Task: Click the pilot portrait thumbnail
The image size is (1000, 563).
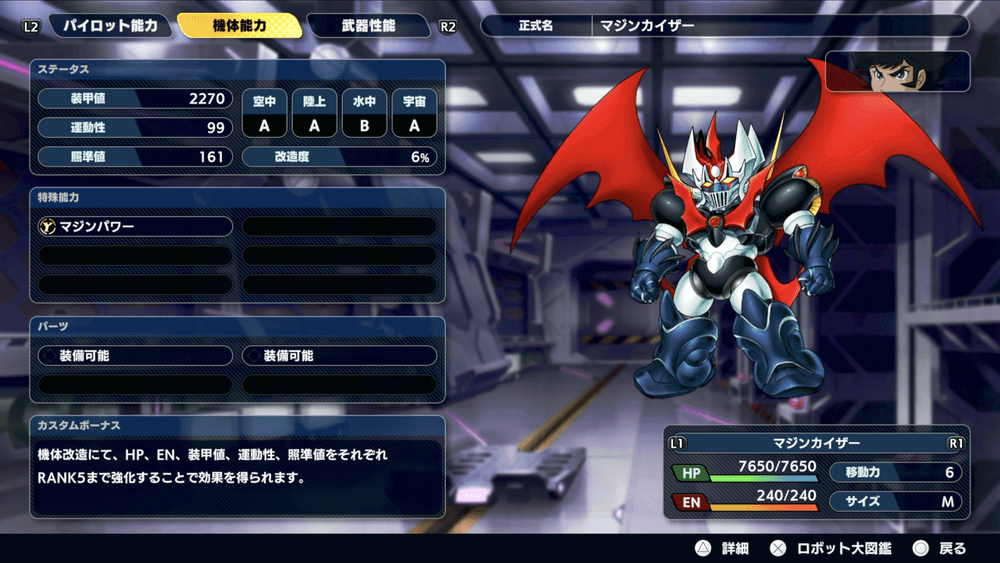Action: pos(896,72)
